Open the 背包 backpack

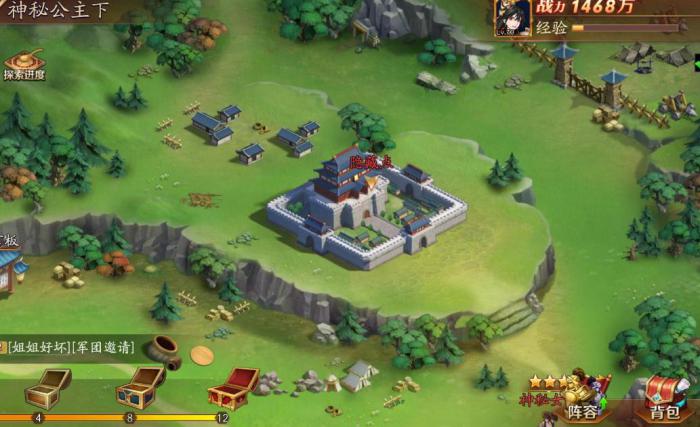point(664,399)
